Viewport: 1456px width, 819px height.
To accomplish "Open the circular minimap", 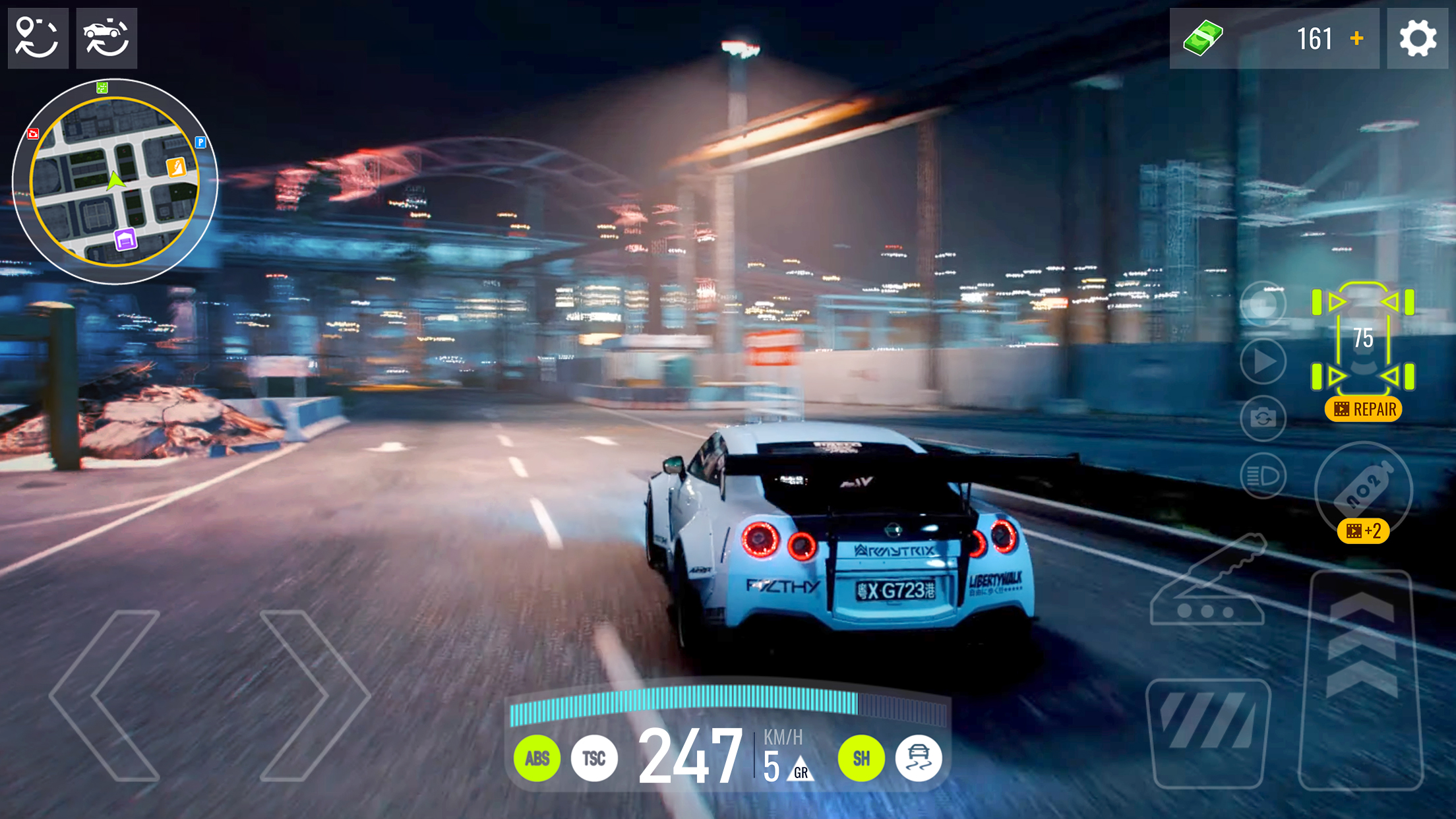I will click(x=115, y=181).
